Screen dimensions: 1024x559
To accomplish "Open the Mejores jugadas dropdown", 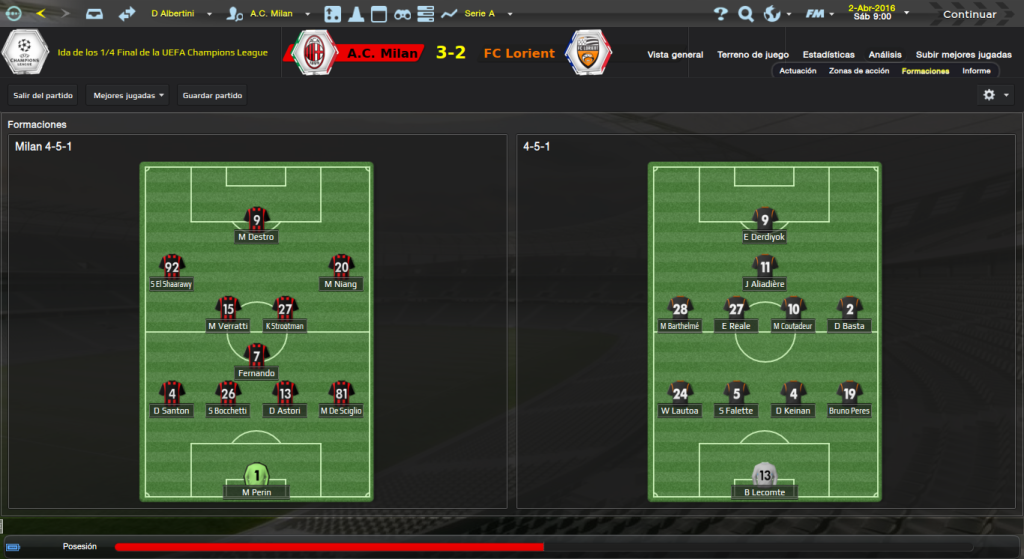I will coord(128,95).
